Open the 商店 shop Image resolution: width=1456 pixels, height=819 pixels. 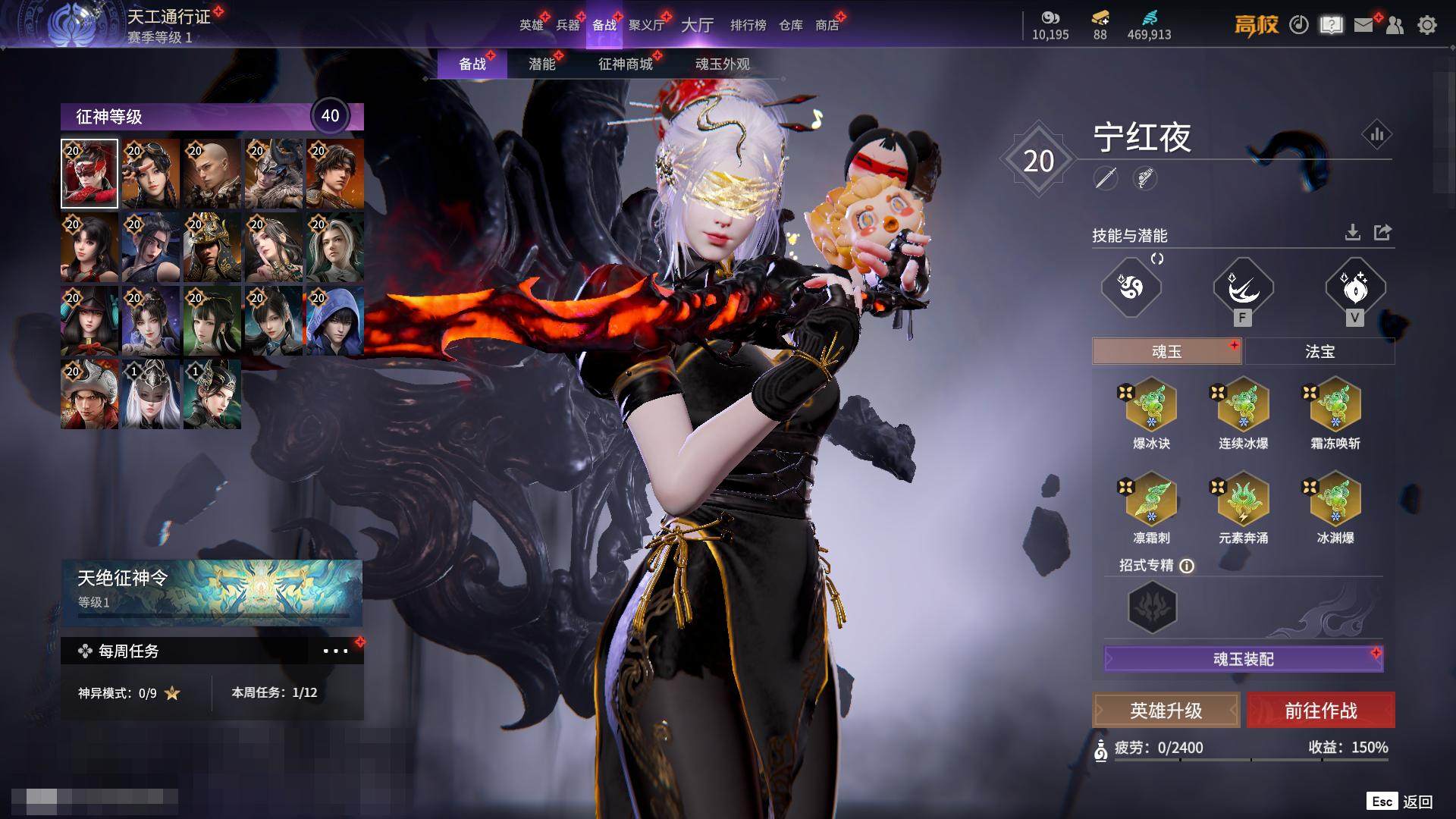click(x=827, y=25)
